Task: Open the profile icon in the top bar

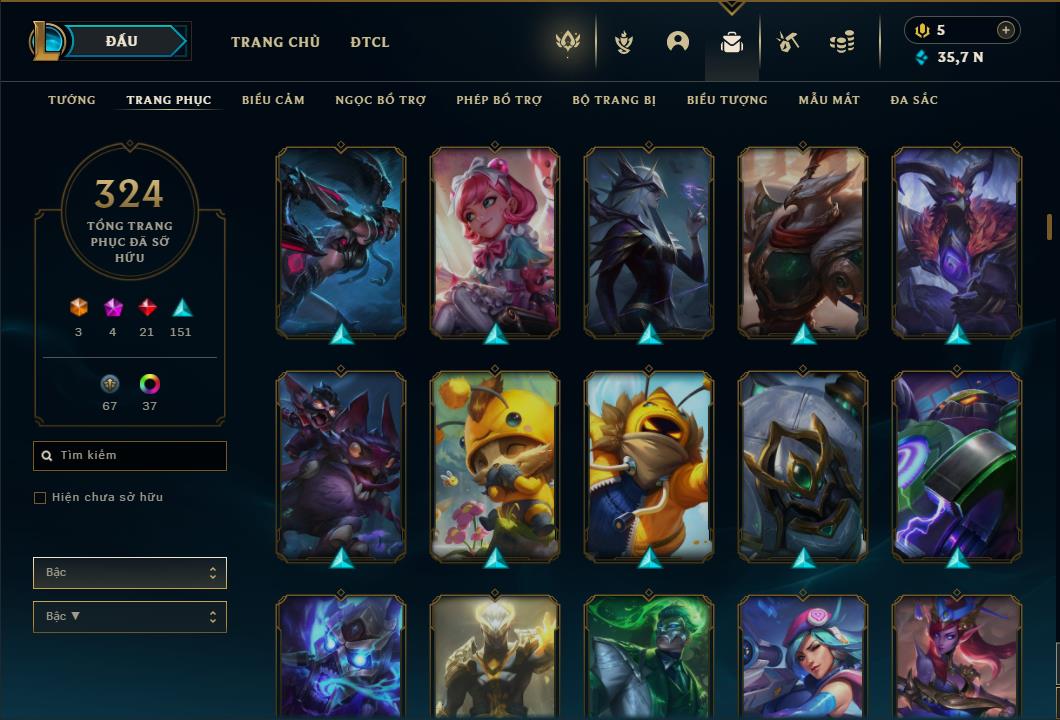Action: tap(678, 42)
